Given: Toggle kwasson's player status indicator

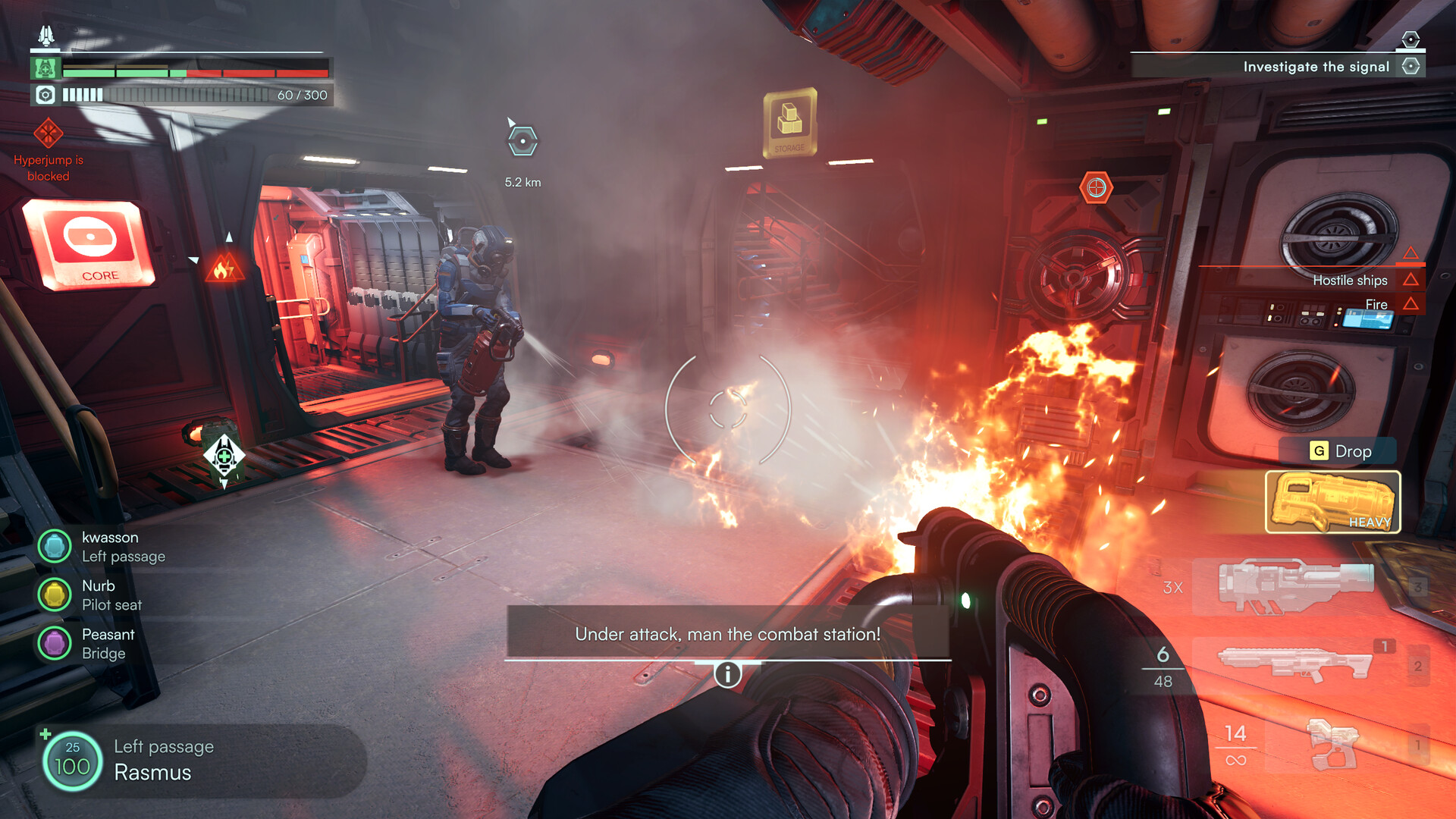Looking at the screenshot, I should click(54, 546).
